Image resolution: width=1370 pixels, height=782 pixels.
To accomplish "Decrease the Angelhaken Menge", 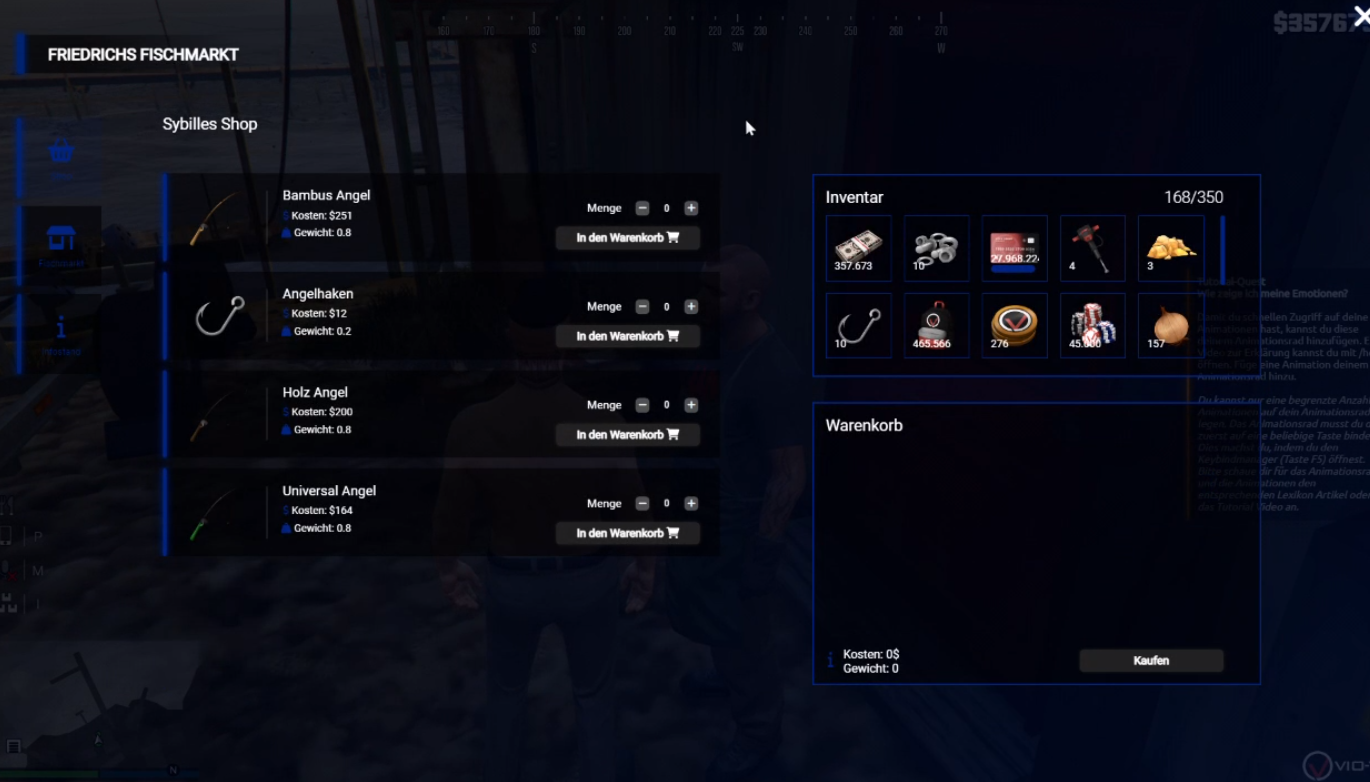I will [x=642, y=307].
